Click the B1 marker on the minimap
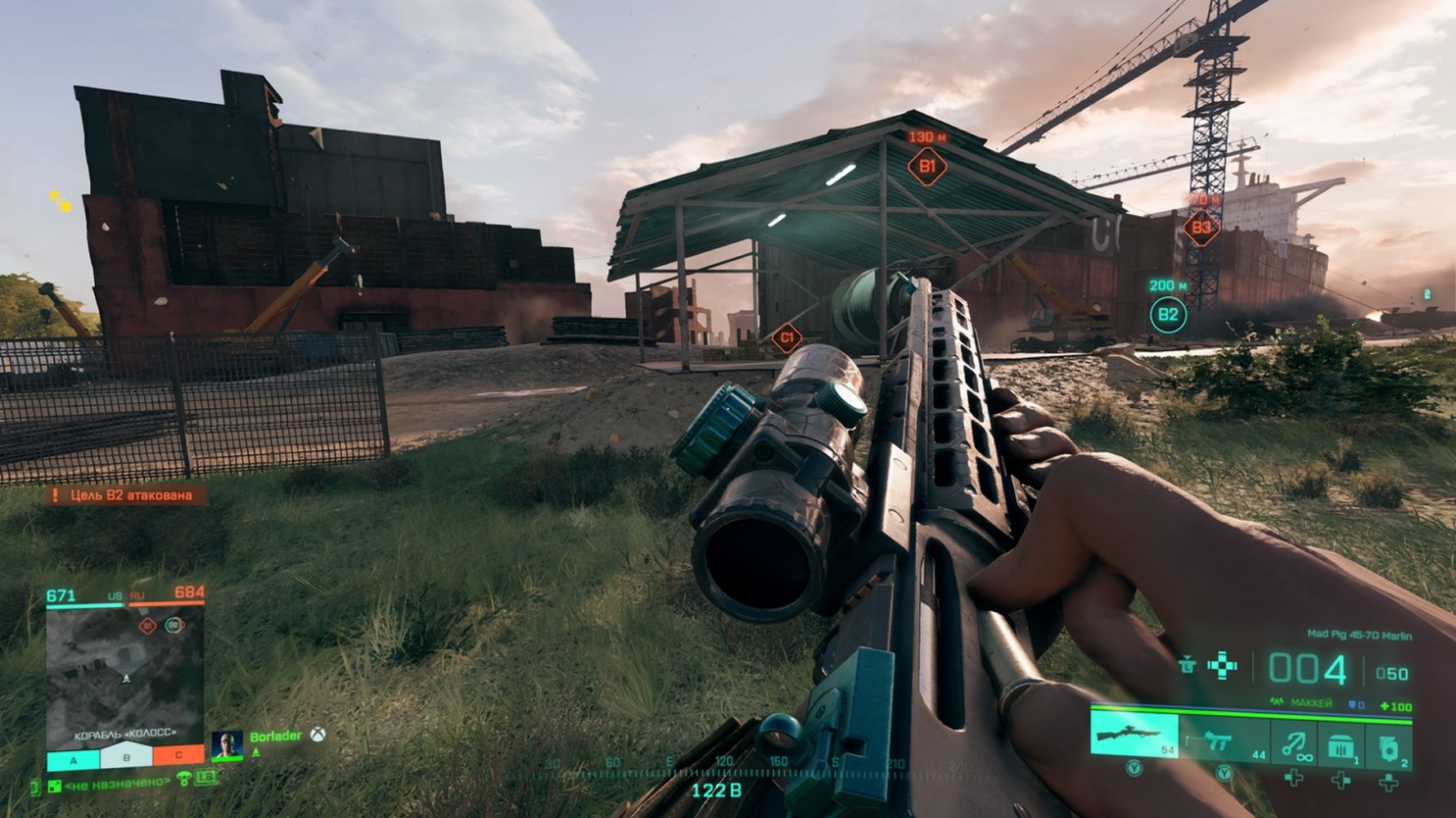The height and width of the screenshot is (818, 1456). [x=147, y=626]
